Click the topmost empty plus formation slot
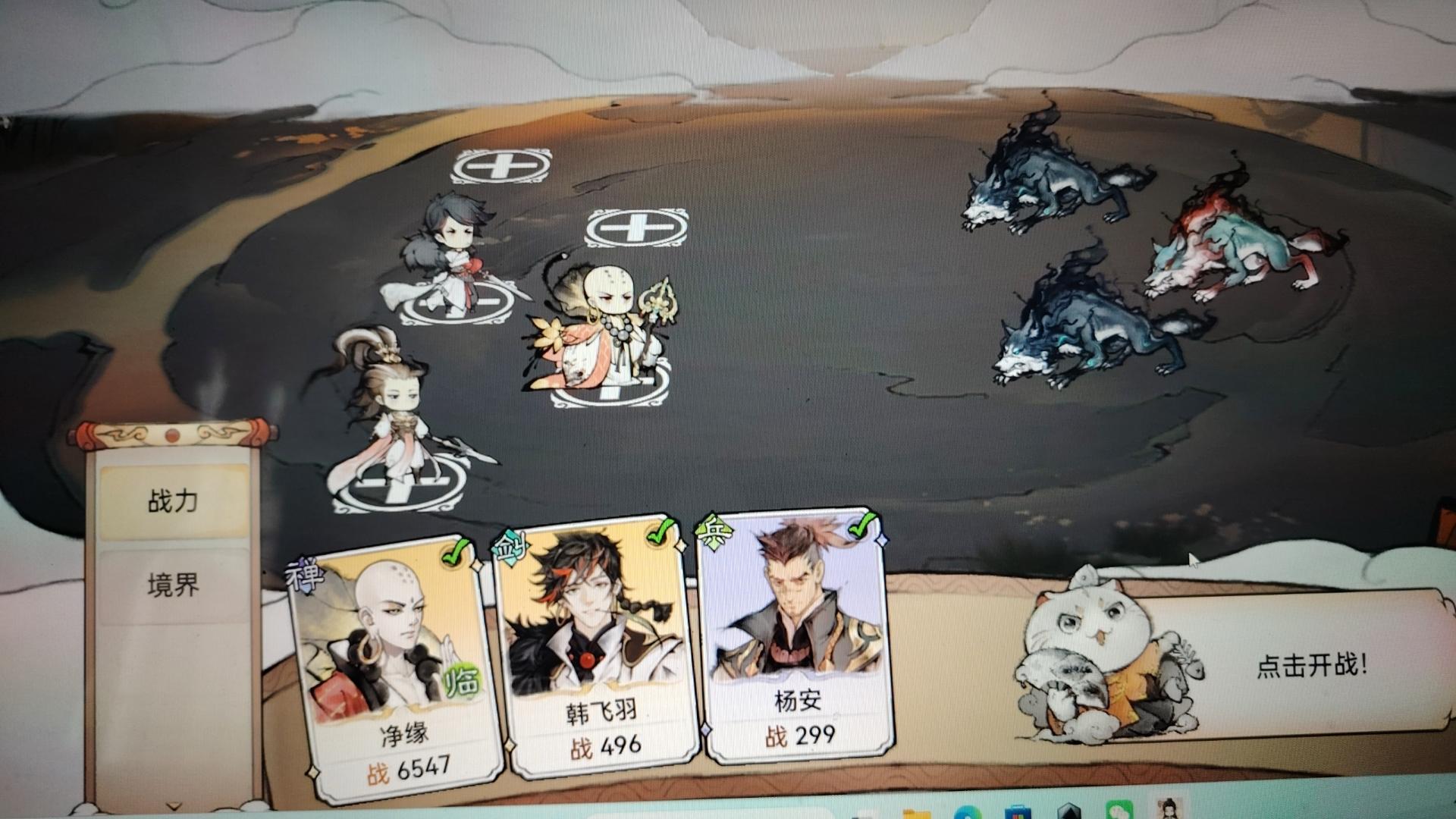Screen dimensions: 1456x819 500,165
